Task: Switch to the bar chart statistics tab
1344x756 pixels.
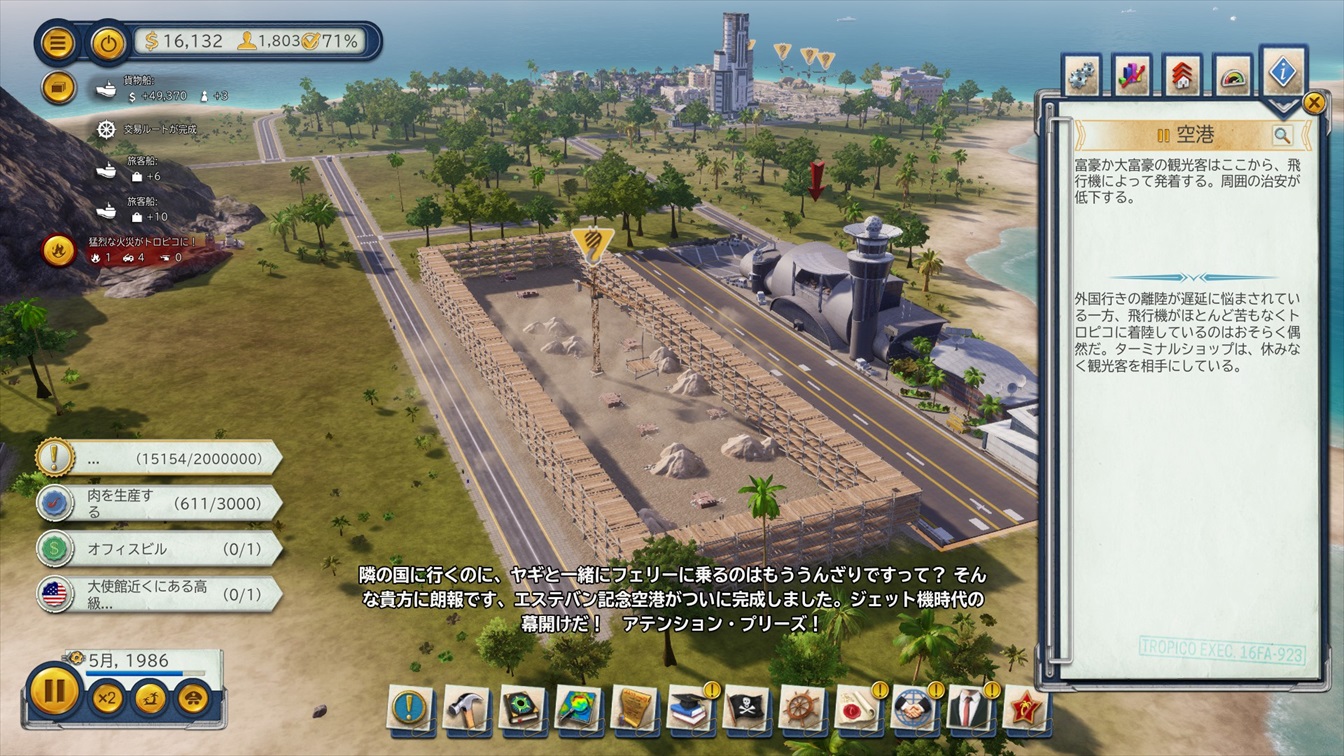Action: click(1132, 76)
